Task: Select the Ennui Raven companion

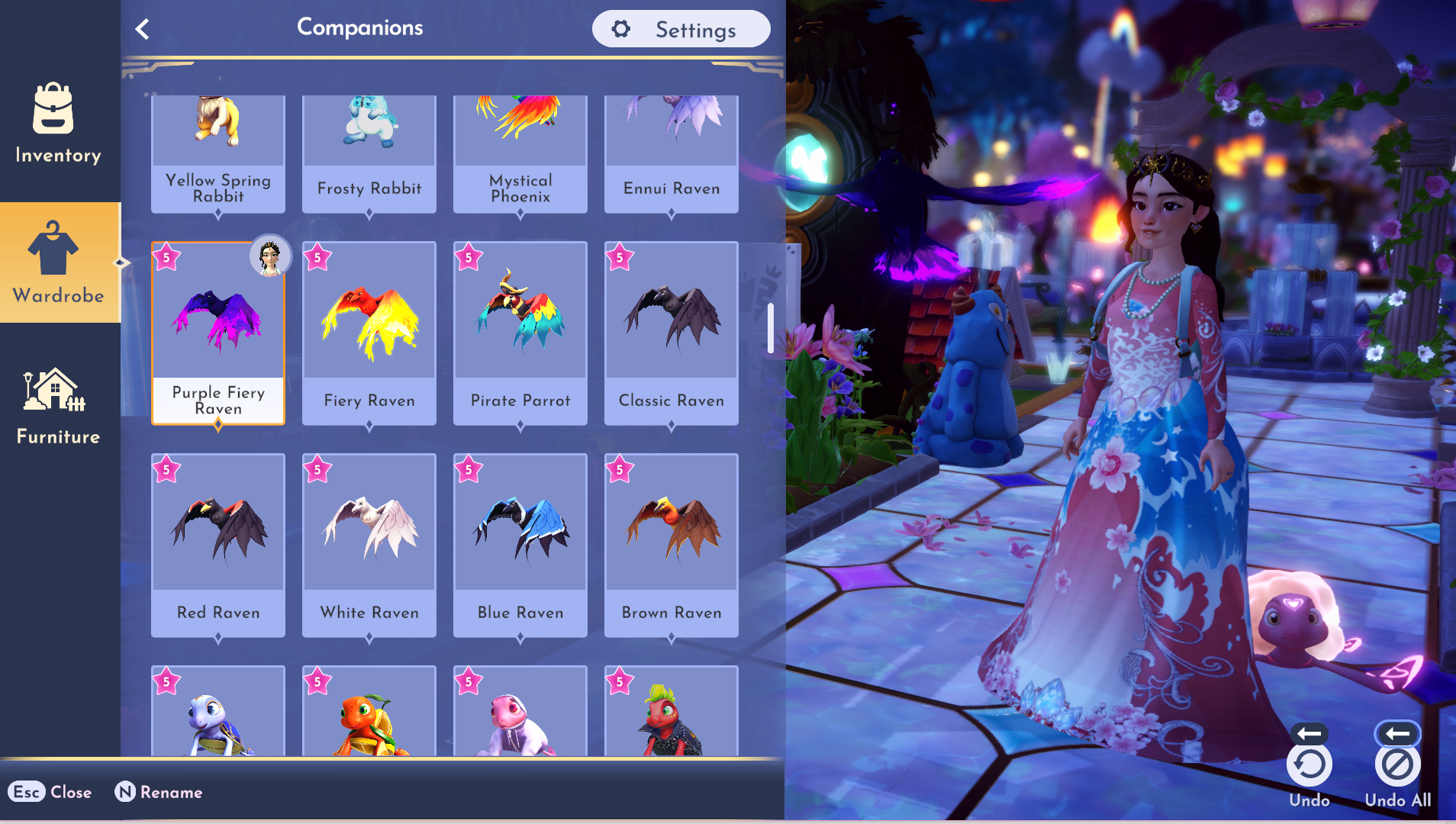Action: tap(672, 153)
